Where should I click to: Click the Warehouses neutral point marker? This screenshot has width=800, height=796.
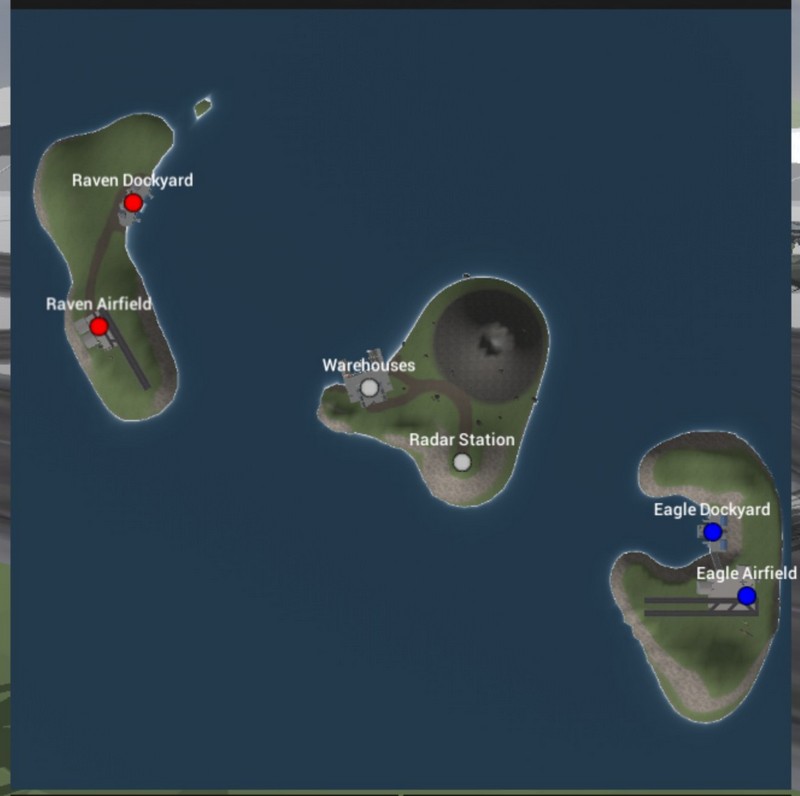tap(369, 387)
